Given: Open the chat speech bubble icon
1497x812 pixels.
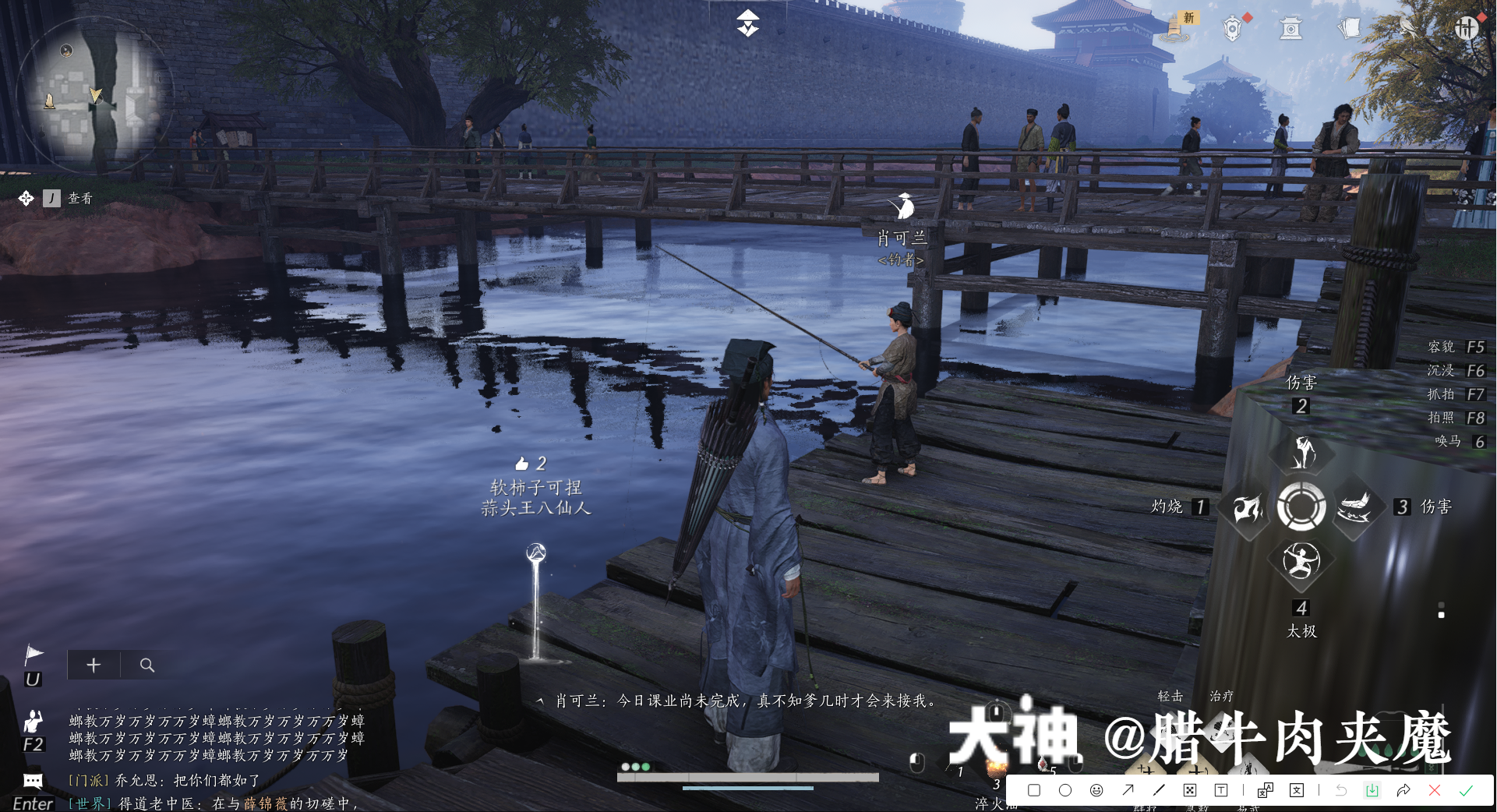Looking at the screenshot, I should (33, 780).
